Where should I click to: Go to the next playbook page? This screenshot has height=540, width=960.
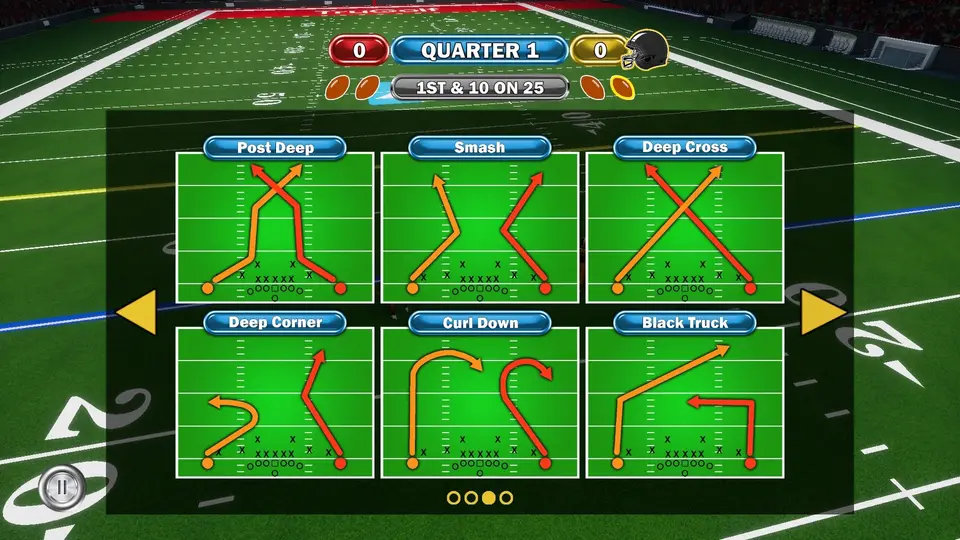(x=823, y=312)
